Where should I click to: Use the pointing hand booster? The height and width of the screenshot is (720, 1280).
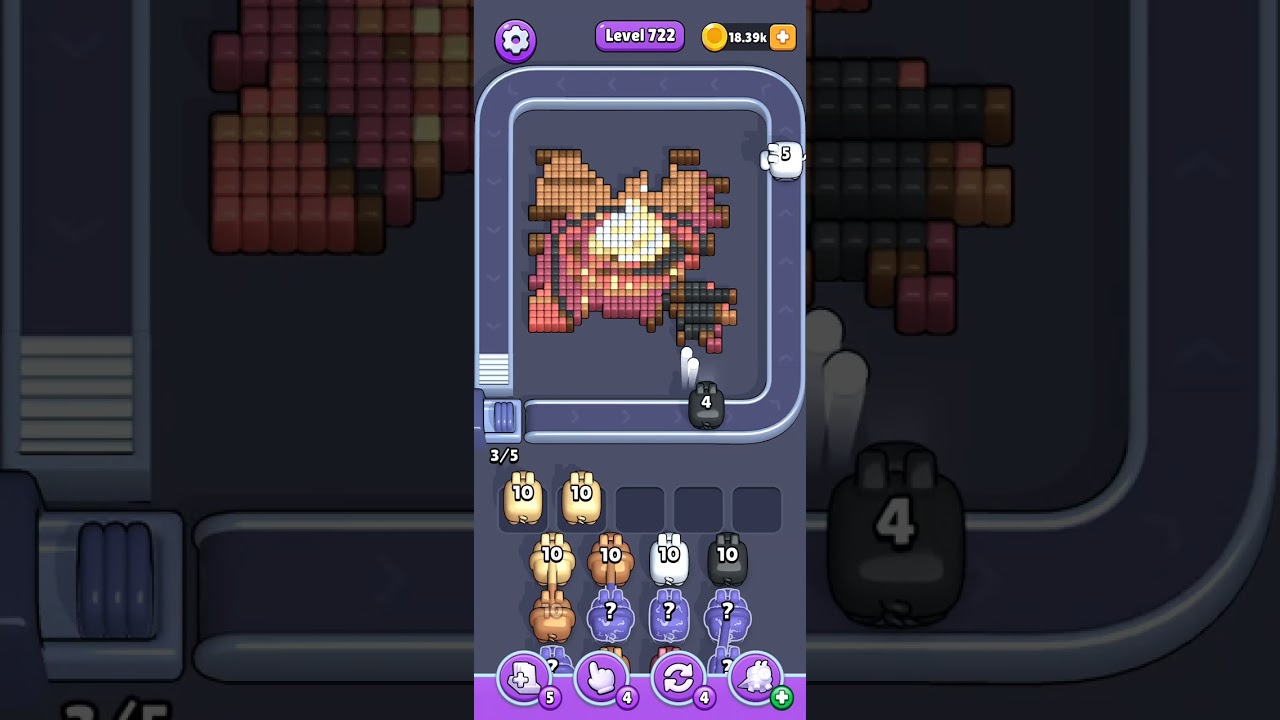point(601,679)
